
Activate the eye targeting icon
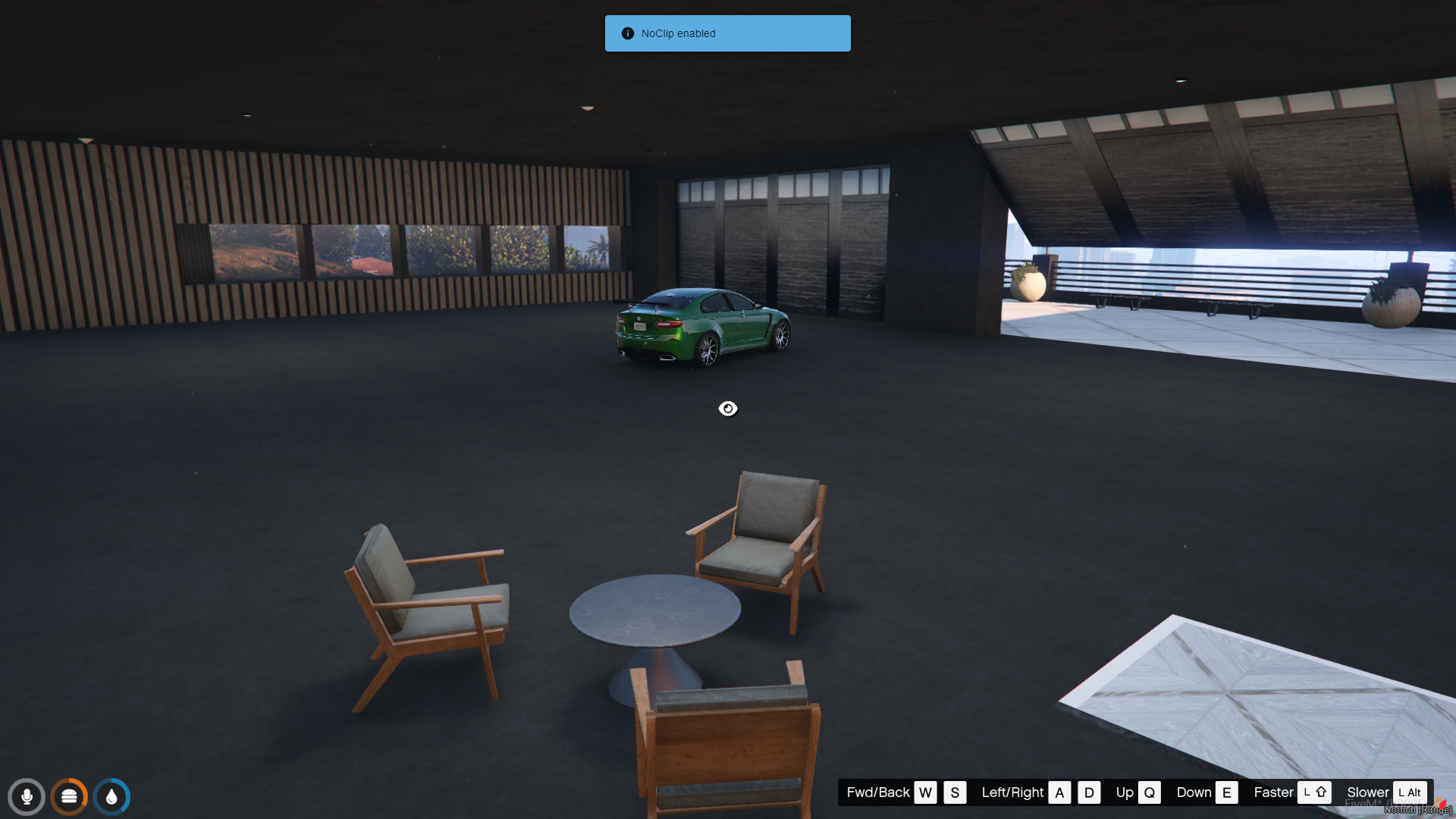(x=728, y=409)
